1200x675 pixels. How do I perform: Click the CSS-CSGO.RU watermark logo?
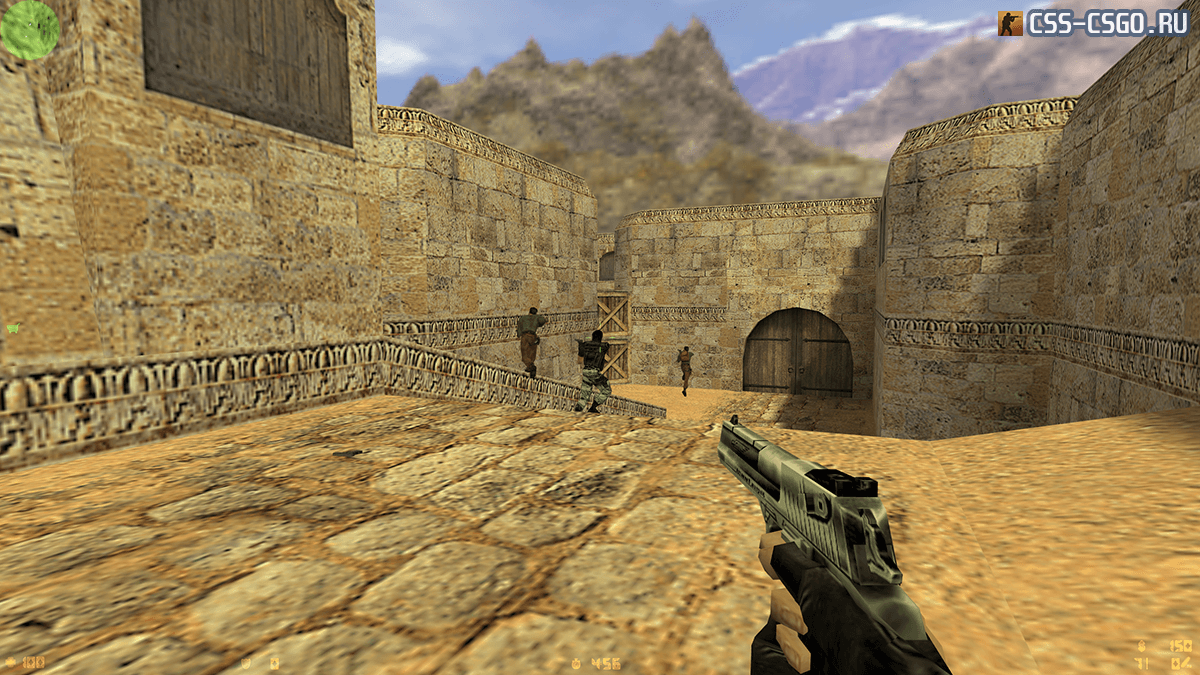1093,23
